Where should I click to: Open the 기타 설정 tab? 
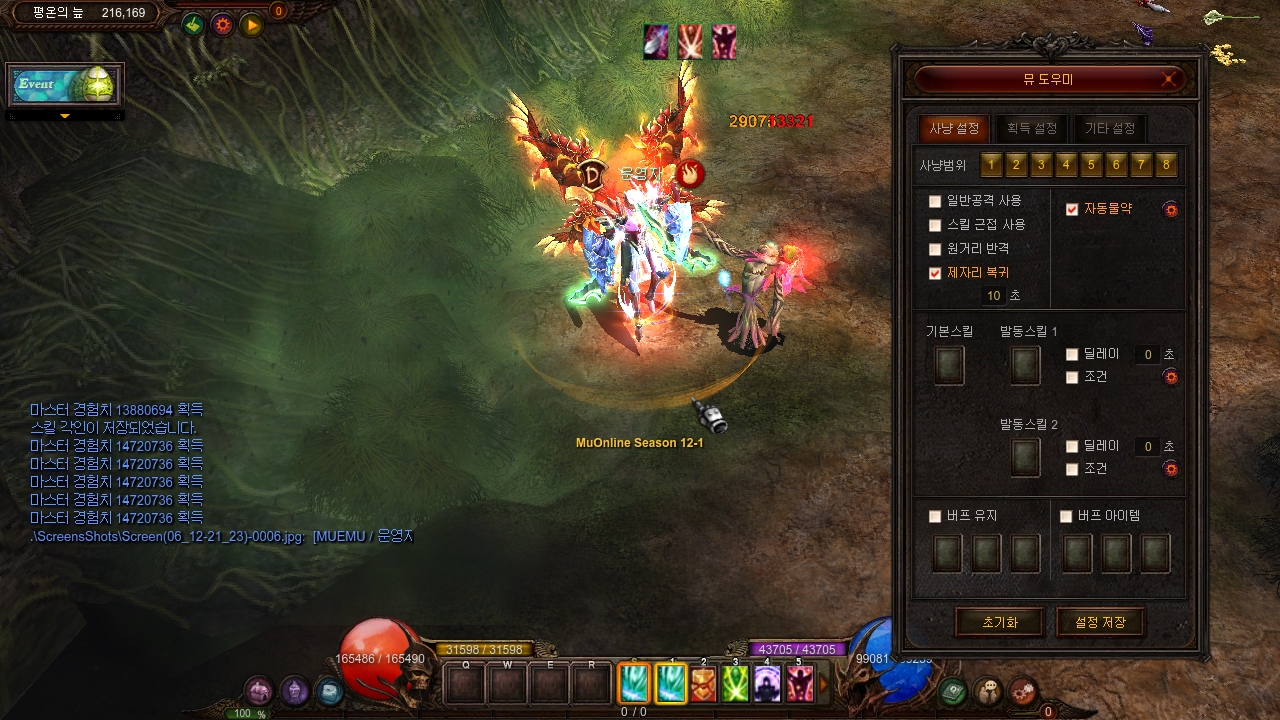click(1110, 129)
